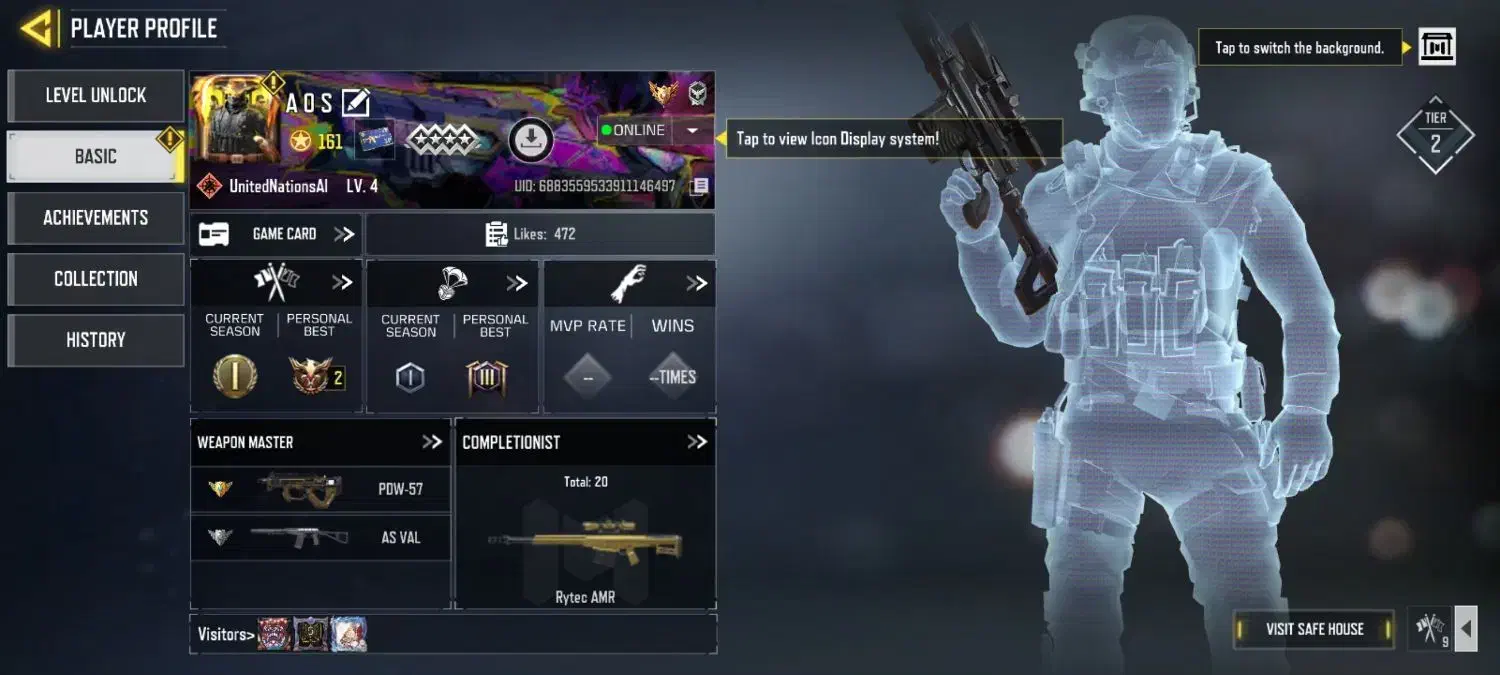Open the Visitors list

[x=222, y=634]
